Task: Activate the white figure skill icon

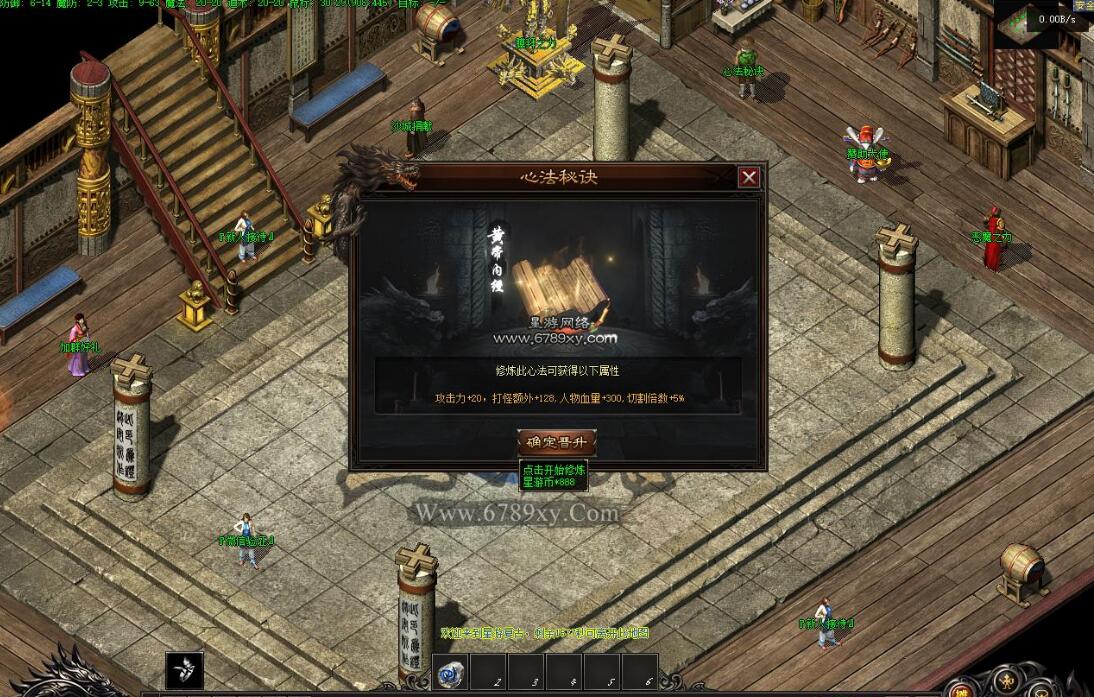Action: (184, 671)
